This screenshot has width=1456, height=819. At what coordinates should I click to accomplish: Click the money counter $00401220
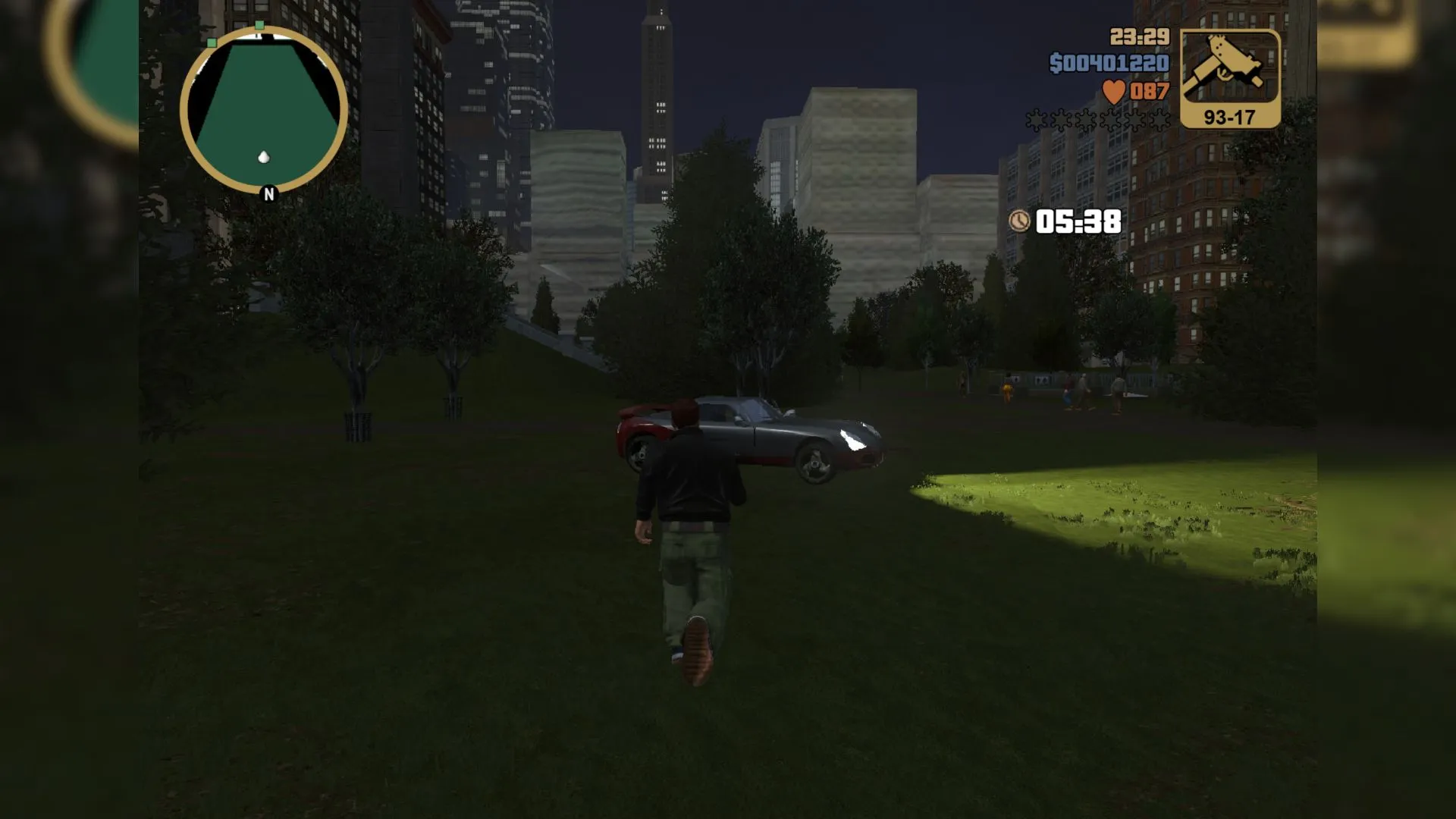(1109, 61)
